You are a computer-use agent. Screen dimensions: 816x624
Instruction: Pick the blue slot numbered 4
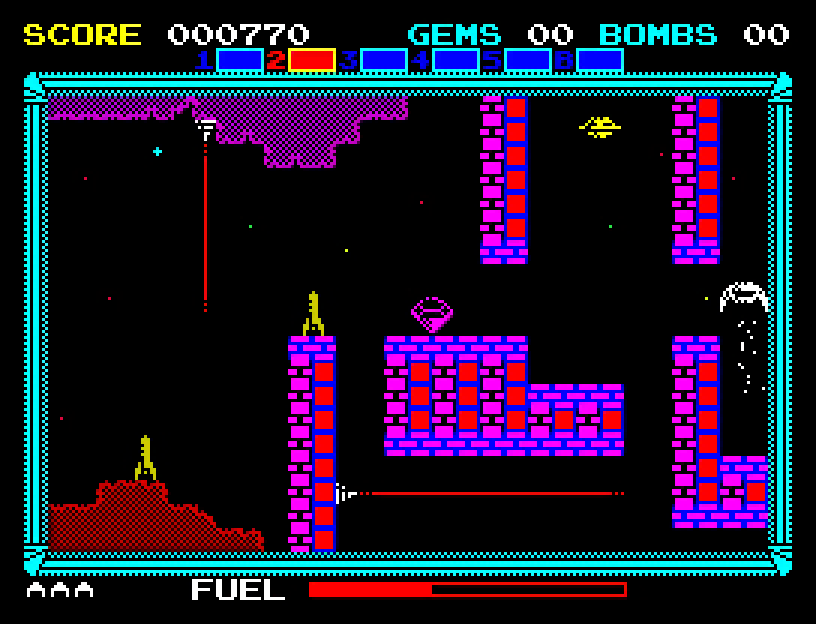[x=456, y=60]
